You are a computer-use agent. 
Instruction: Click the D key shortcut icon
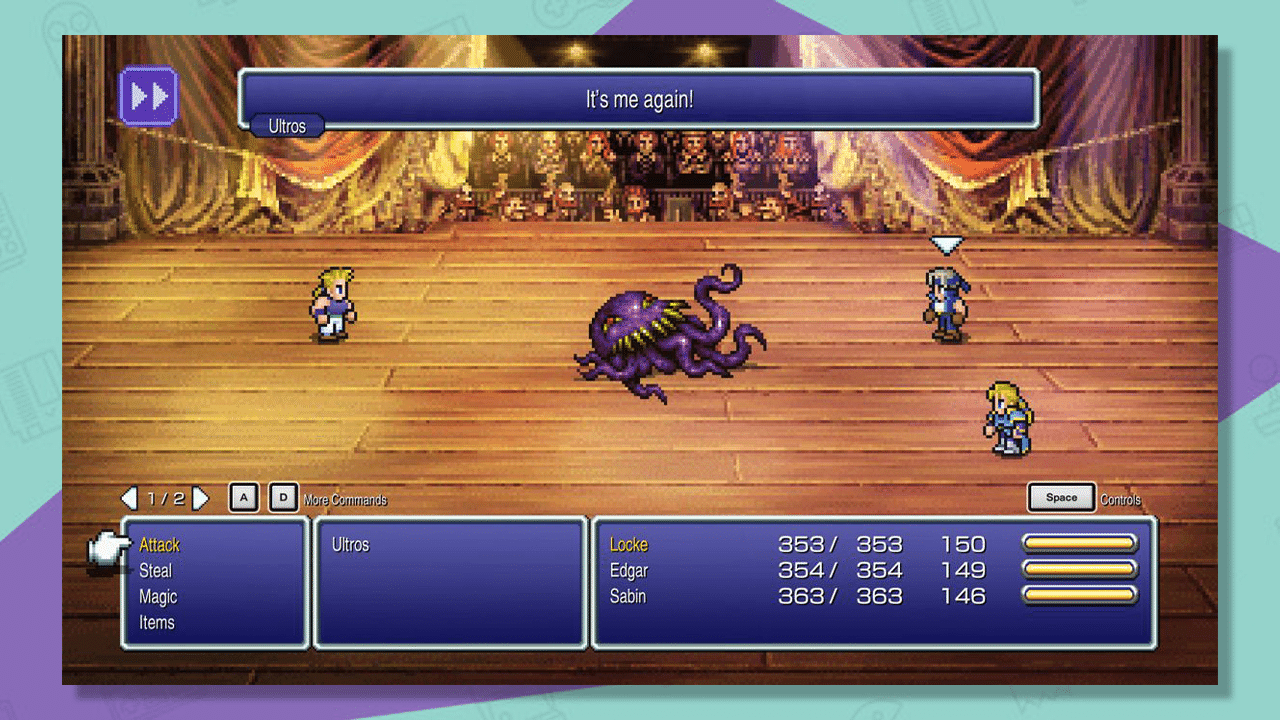(x=283, y=496)
